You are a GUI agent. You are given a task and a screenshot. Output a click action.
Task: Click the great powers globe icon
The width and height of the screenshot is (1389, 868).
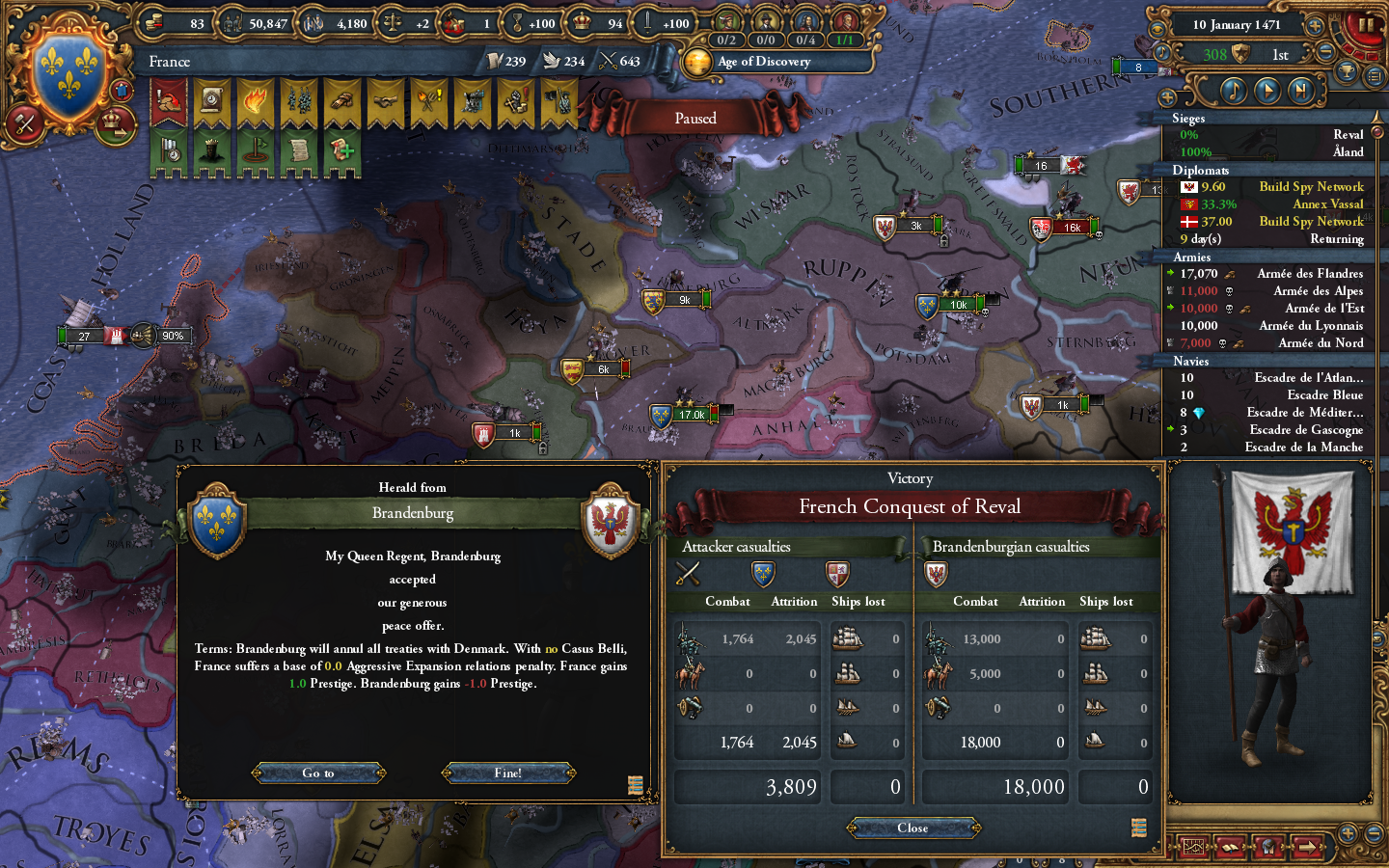pos(1268,847)
